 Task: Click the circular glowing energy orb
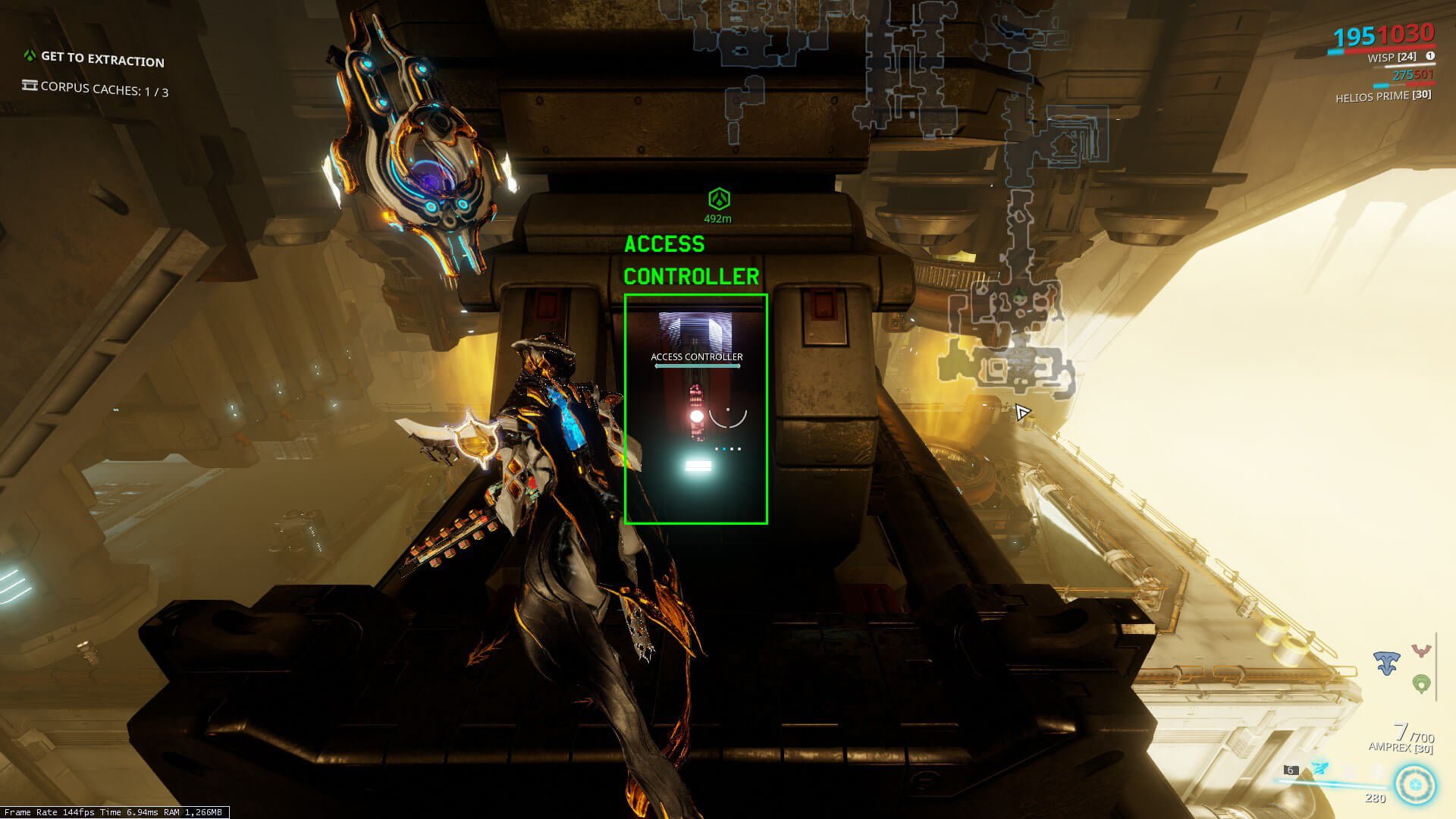click(x=1415, y=785)
